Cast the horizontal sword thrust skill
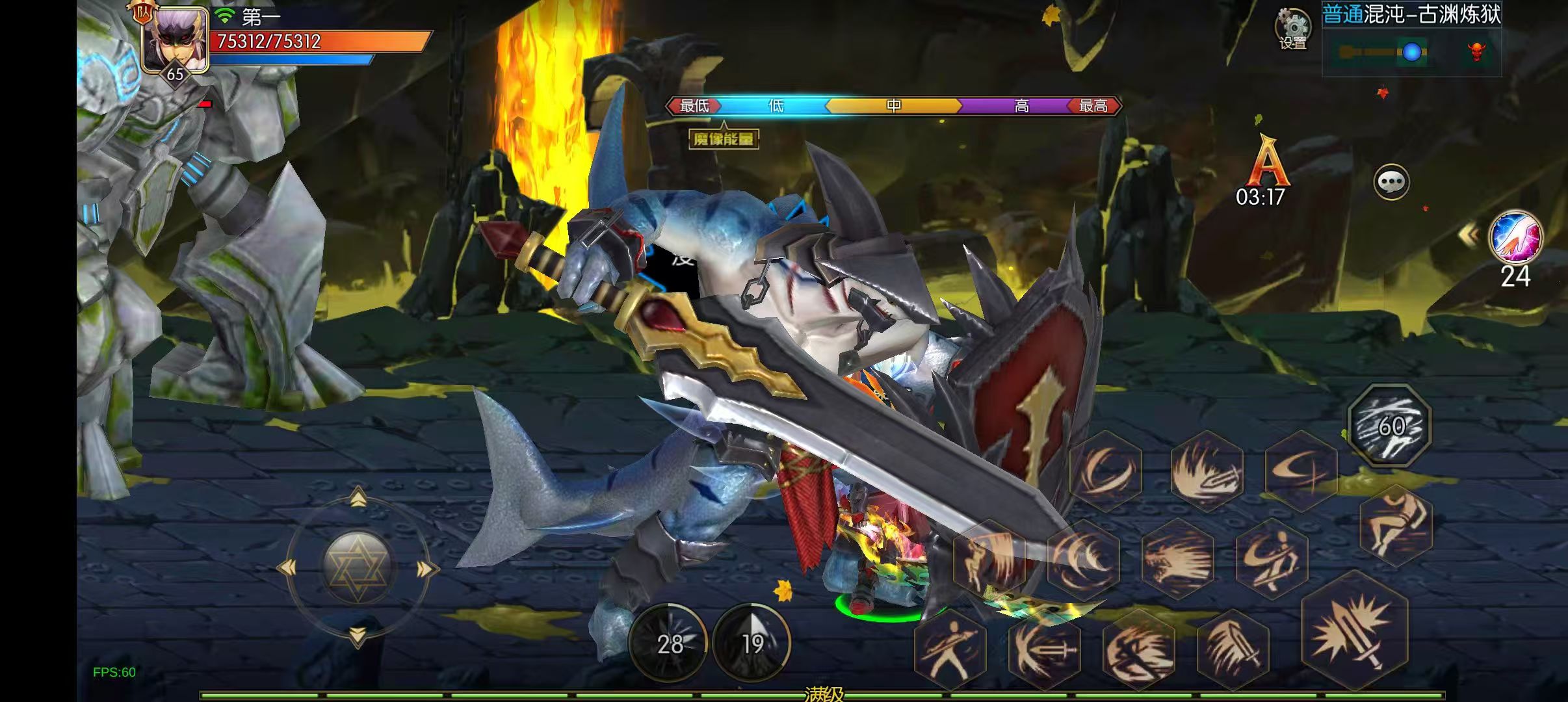This screenshot has width=1568, height=702. 1045,649
